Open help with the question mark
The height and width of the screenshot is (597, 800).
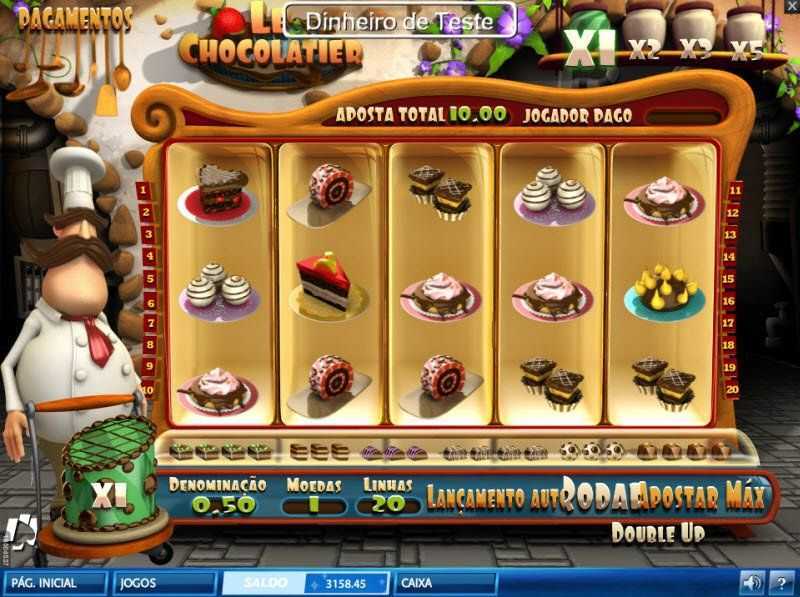(781, 581)
